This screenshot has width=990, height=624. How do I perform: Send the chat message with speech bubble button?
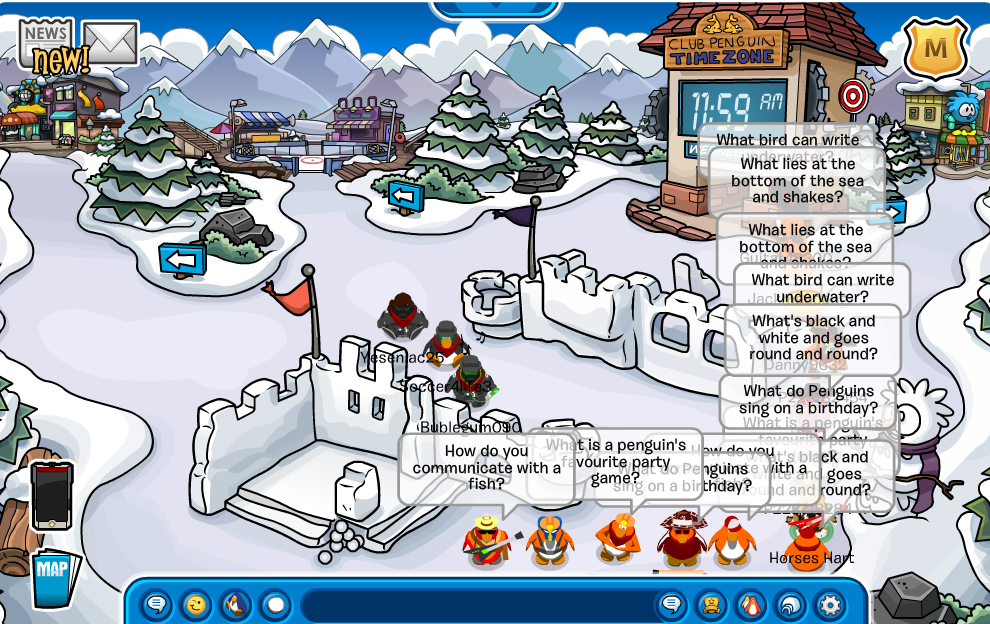point(672,605)
